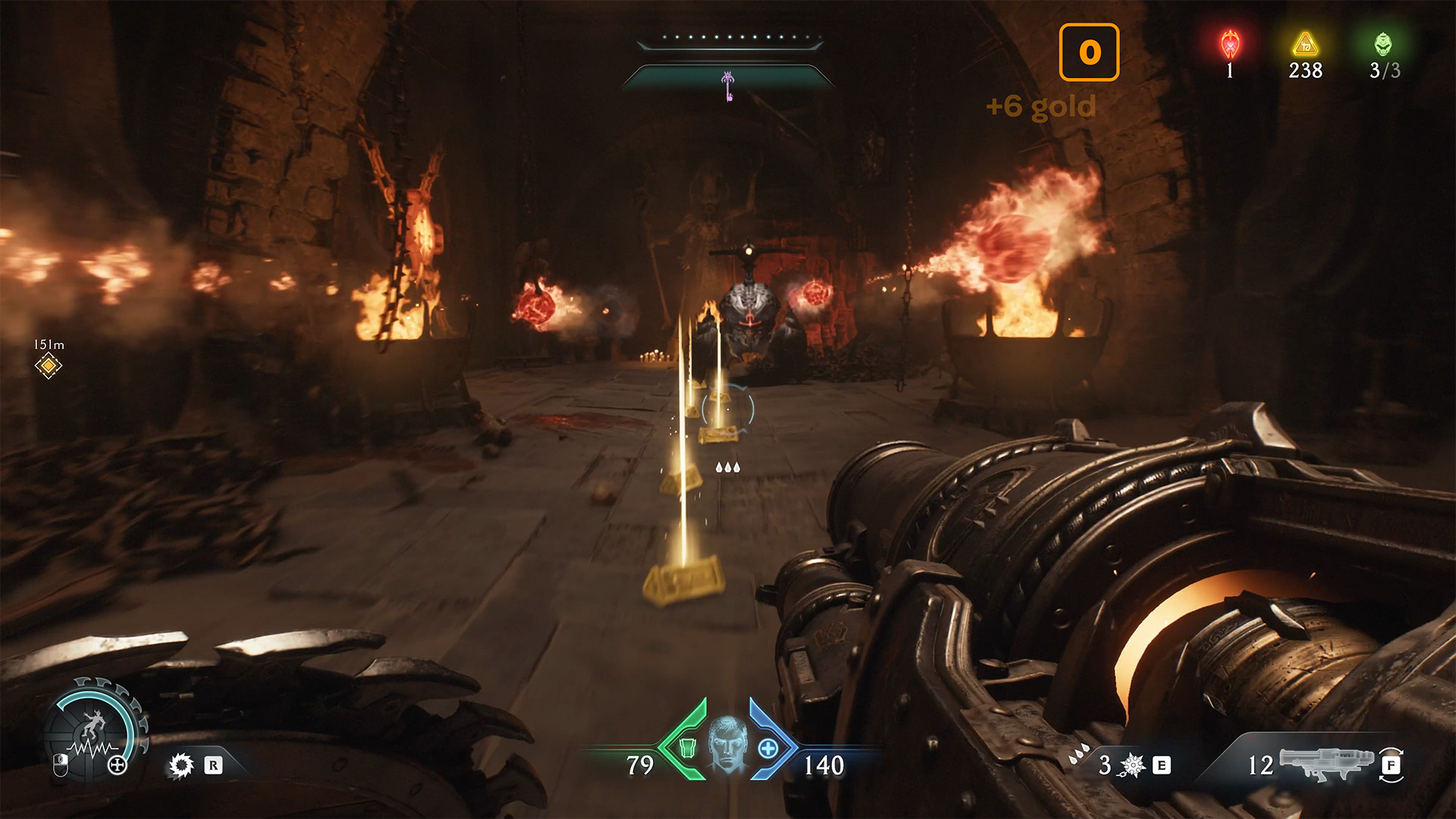The image size is (1456, 819).
Task: Click the red demon sigil resource icon
Action: tap(1230, 45)
